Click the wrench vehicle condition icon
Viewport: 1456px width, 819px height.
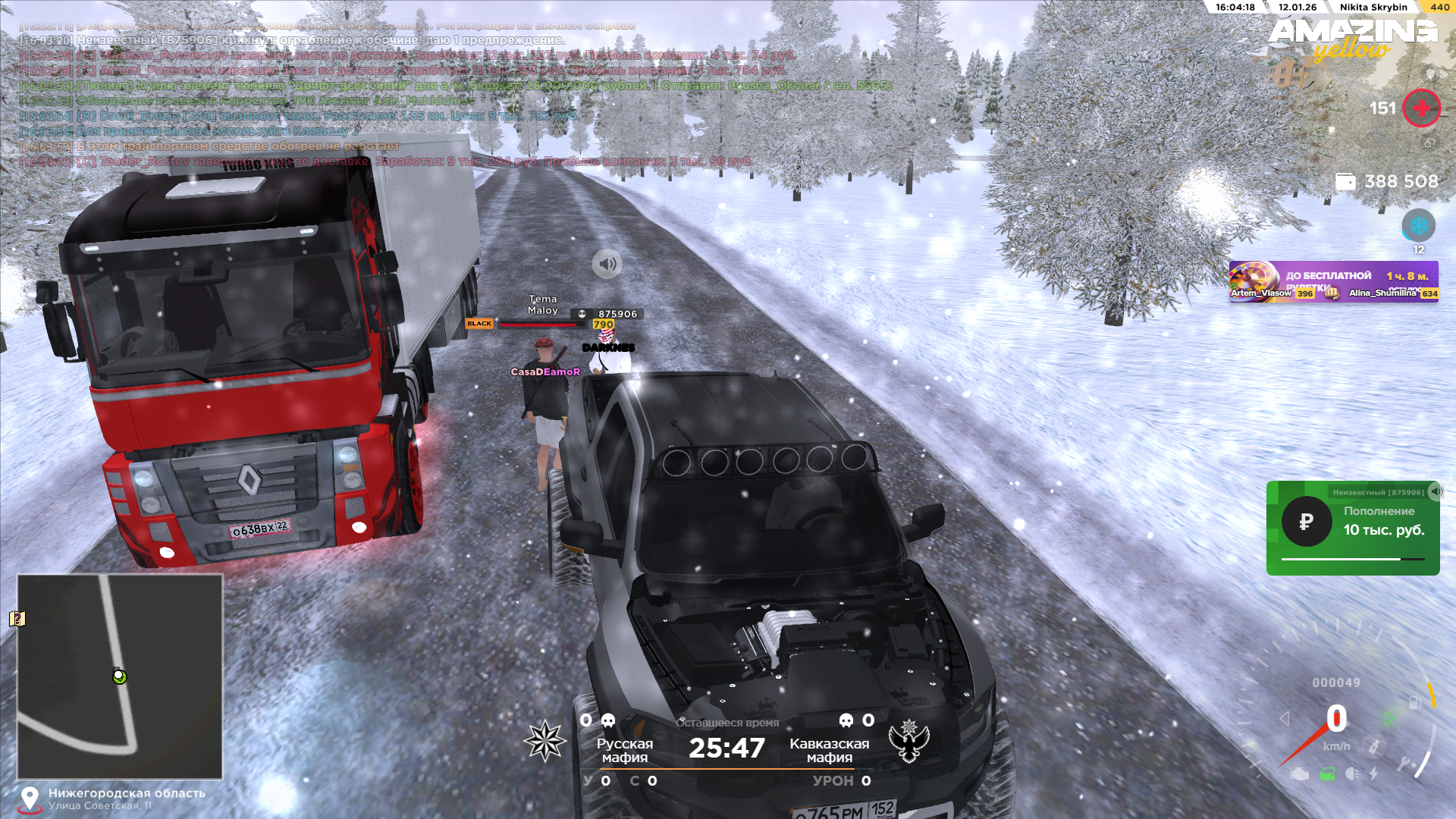(1403, 764)
